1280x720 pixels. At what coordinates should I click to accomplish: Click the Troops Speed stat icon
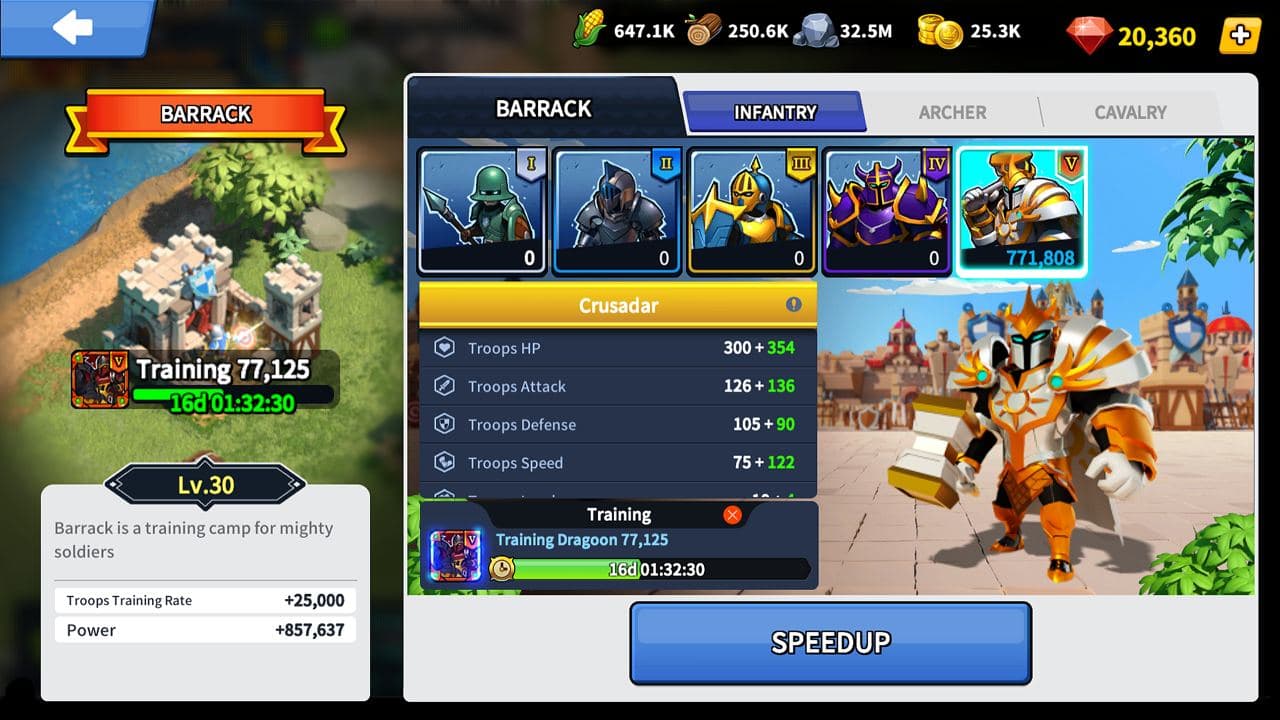coord(445,462)
